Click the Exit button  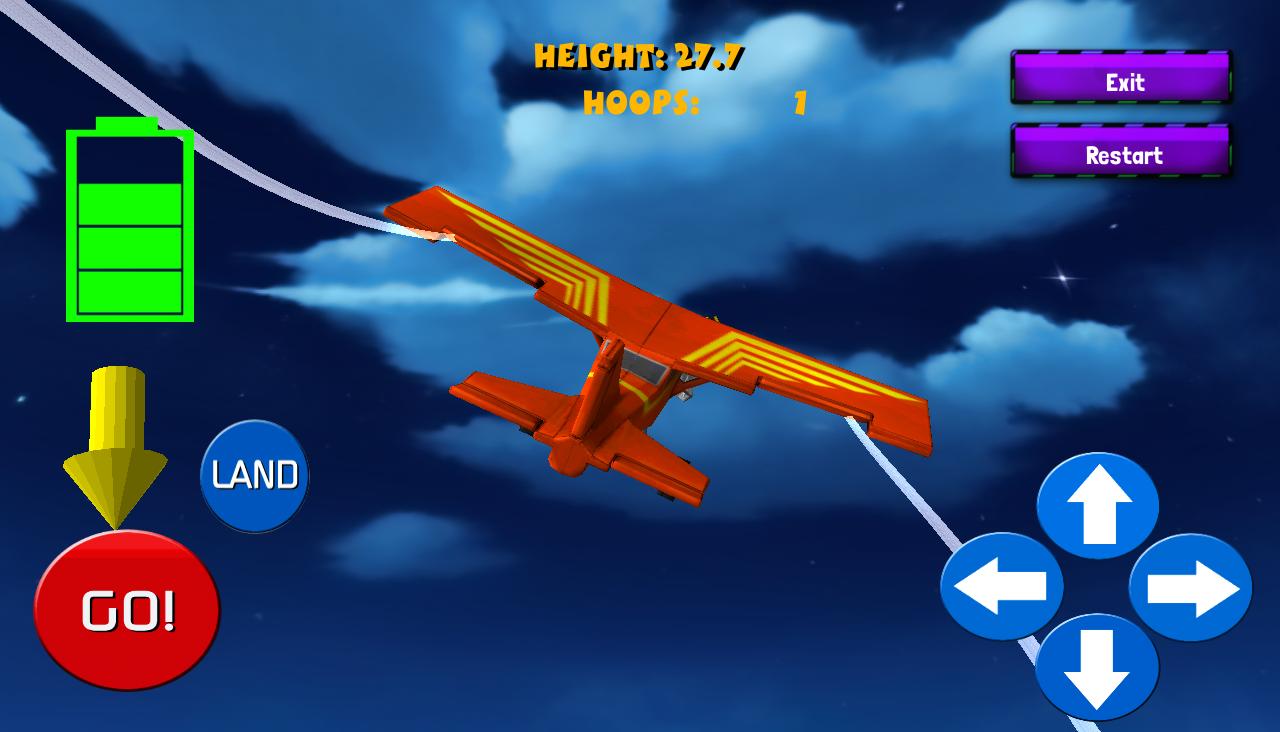point(1120,82)
